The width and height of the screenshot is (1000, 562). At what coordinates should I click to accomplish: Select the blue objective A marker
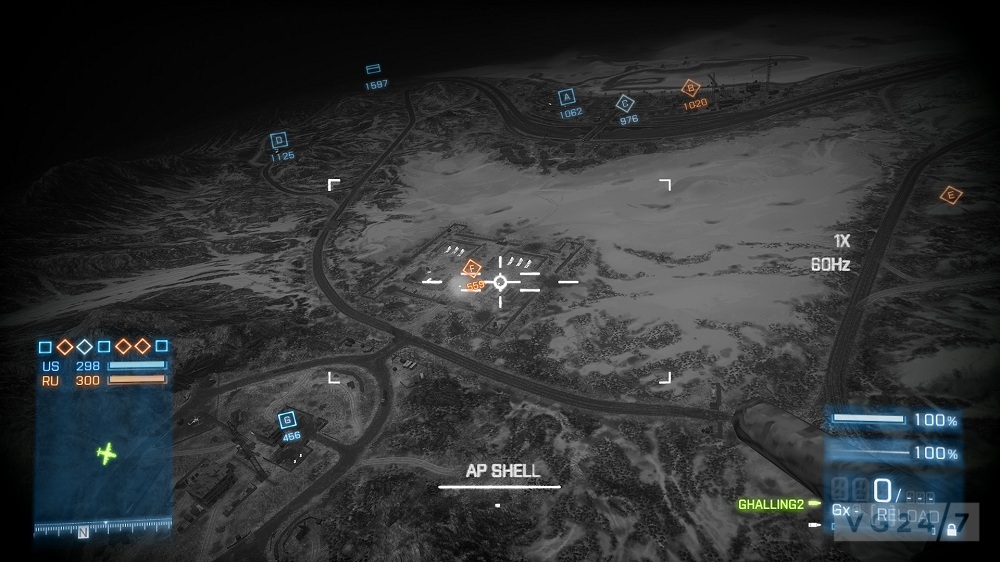pyautogui.click(x=567, y=98)
